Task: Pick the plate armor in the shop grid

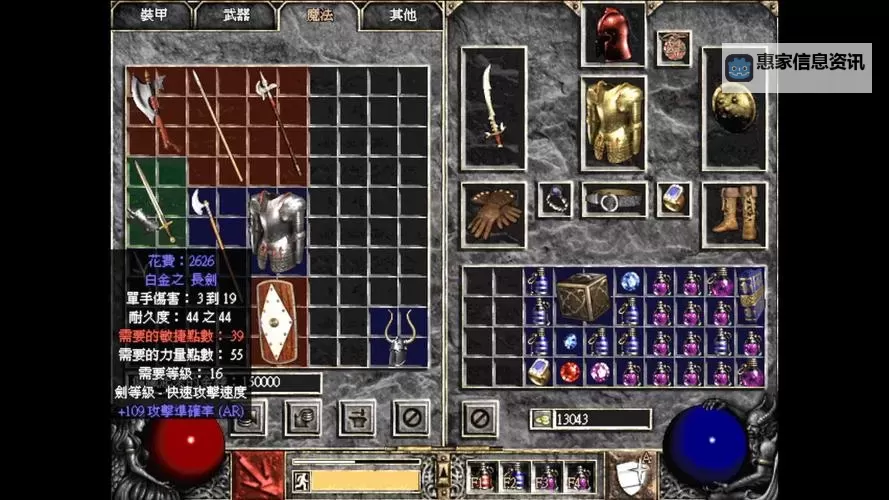Action: pyautogui.click(x=276, y=231)
